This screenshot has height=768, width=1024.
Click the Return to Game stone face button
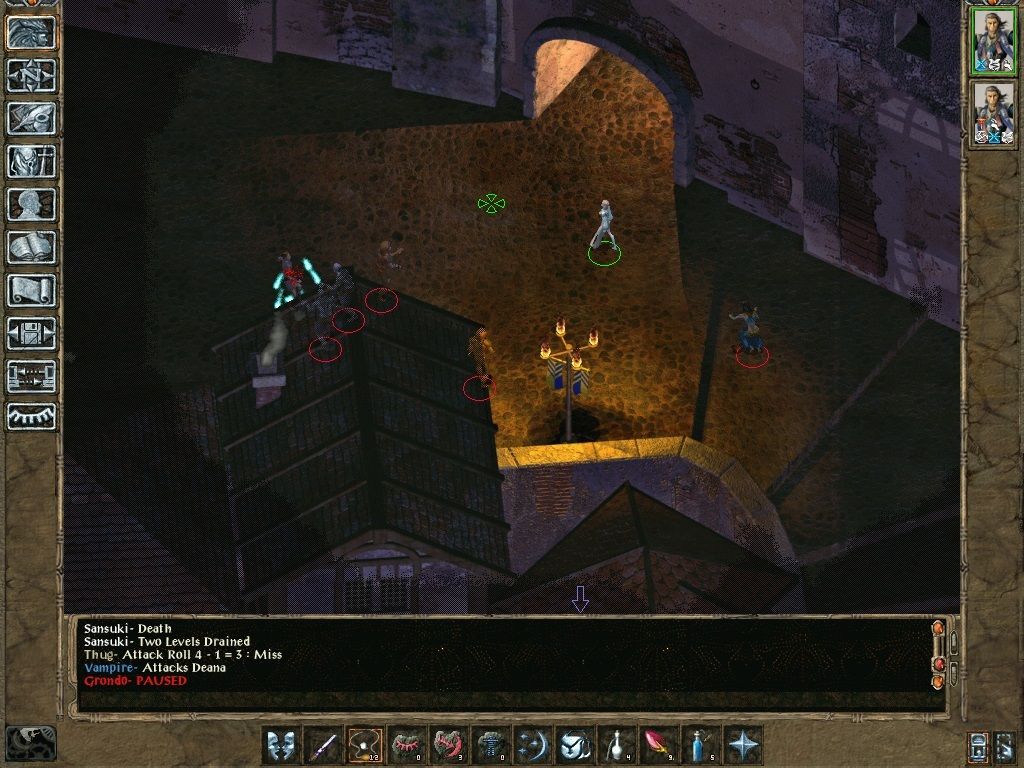point(30,33)
